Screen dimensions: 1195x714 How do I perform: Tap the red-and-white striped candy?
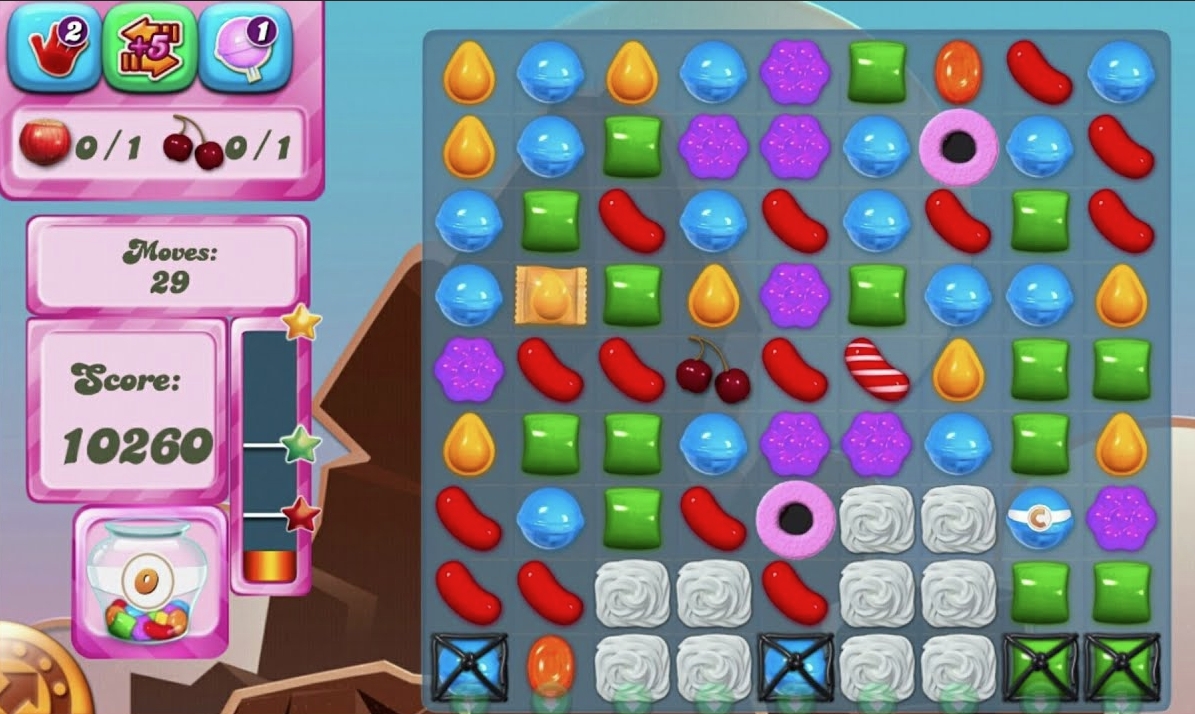(876, 369)
